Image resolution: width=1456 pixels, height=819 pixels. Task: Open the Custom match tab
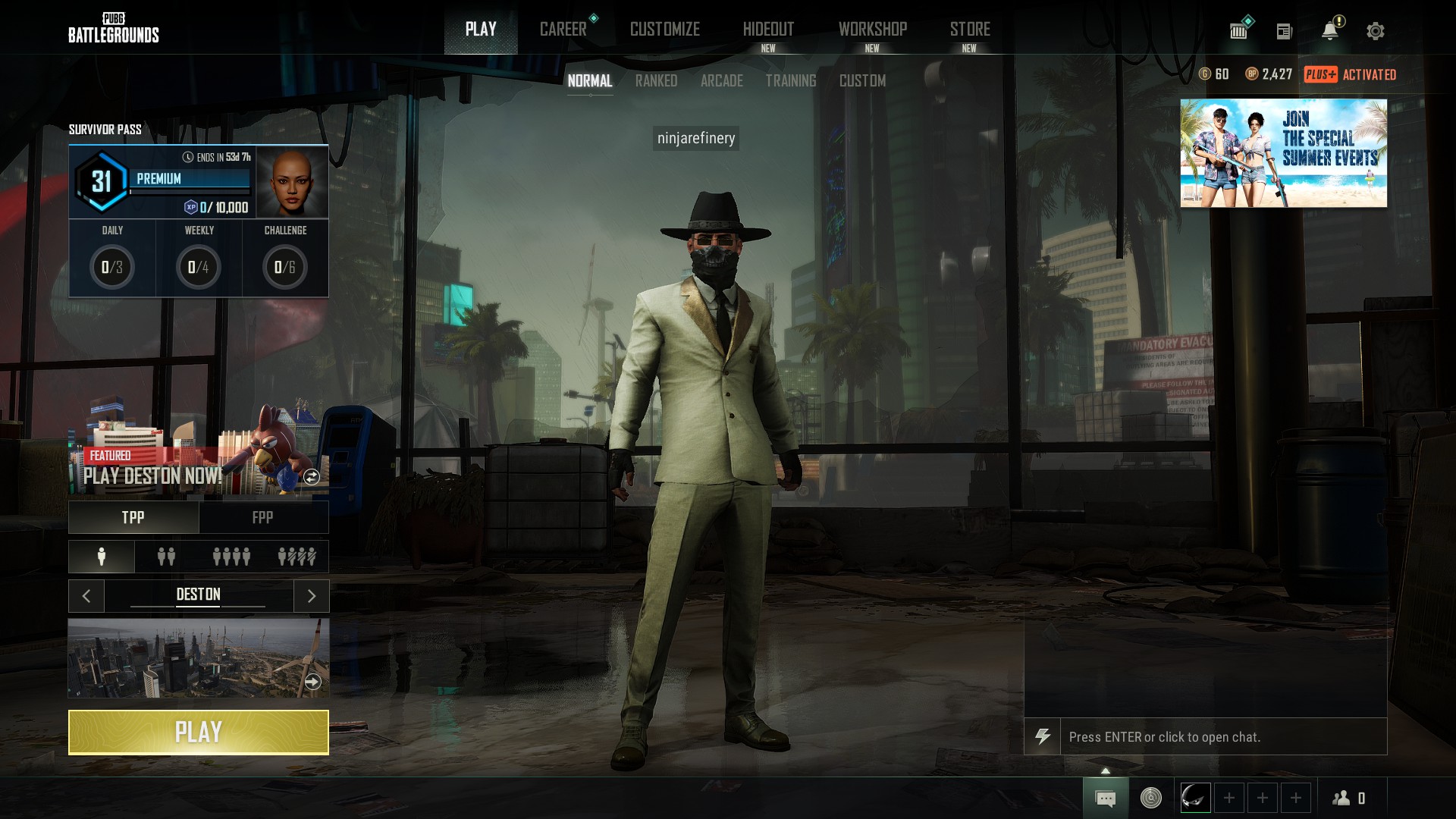862,80
